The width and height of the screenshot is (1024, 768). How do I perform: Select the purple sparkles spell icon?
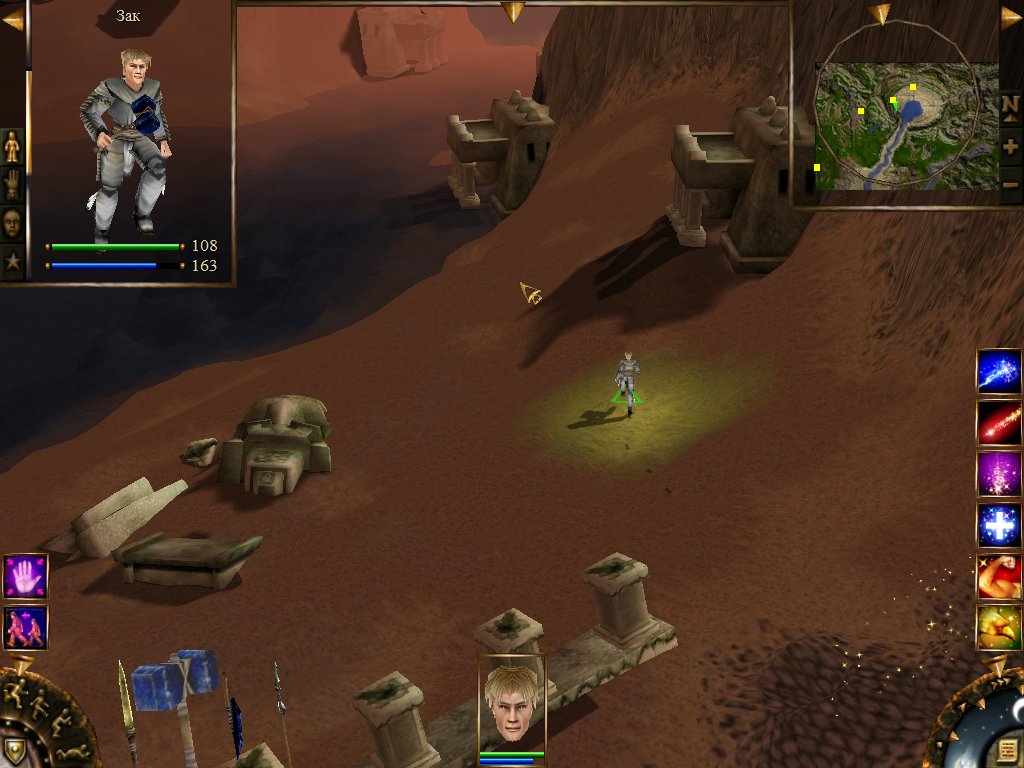point(998,474)
